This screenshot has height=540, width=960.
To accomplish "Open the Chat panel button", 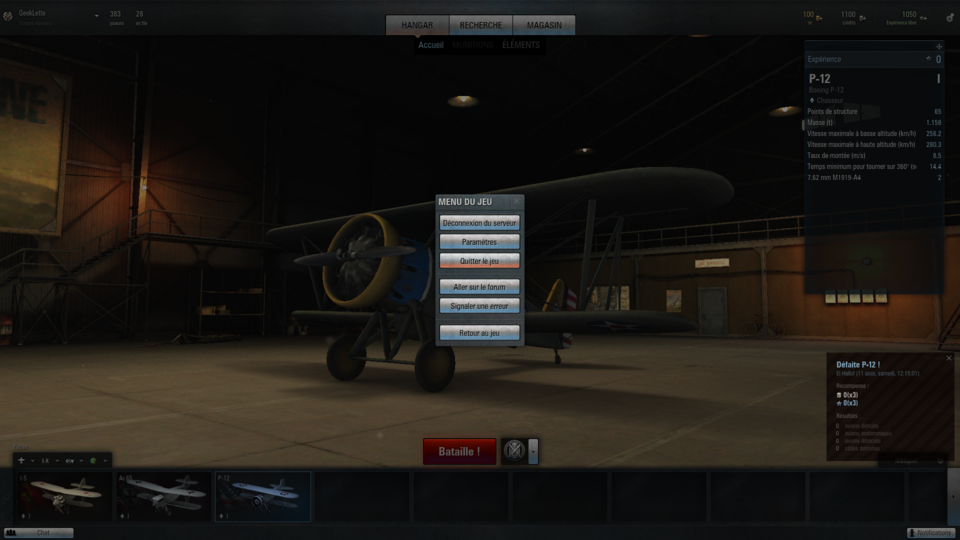I will (x=40, y=533).
